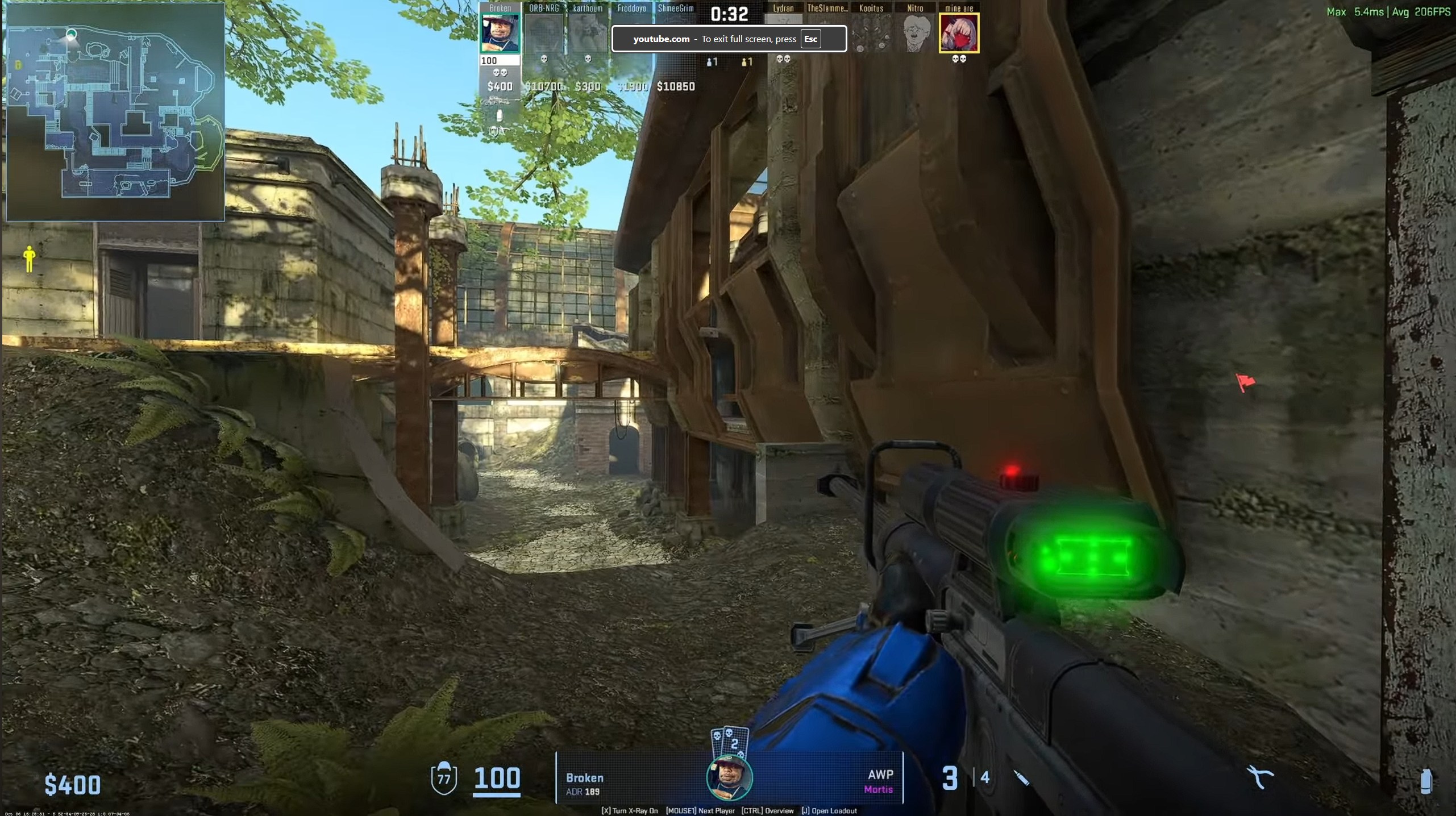Click the yellow player marker left of the radar
This screenshot has height=816, width=1456.
coord(28,257)
